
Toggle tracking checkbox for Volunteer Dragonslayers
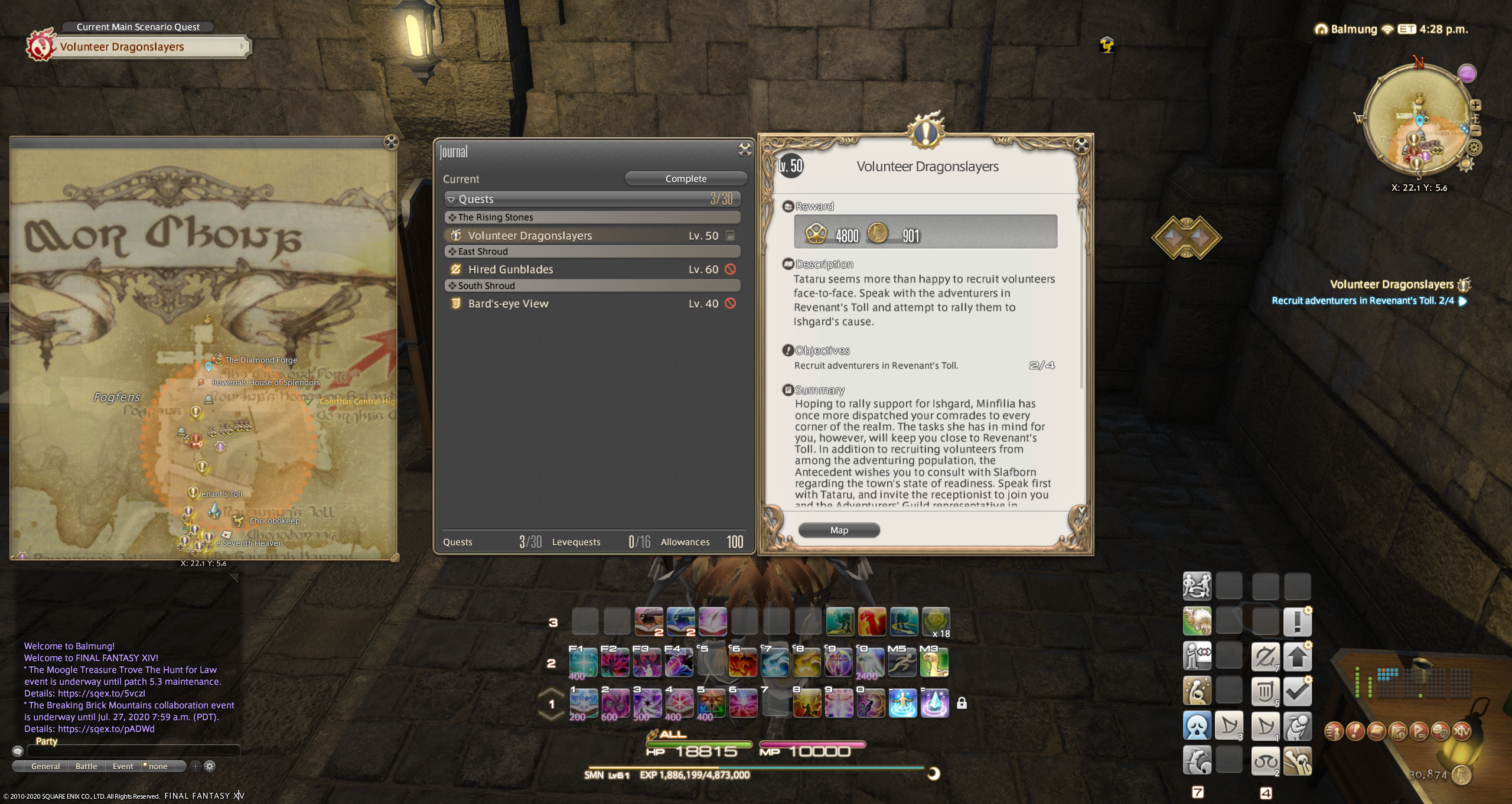click(731, 236)
